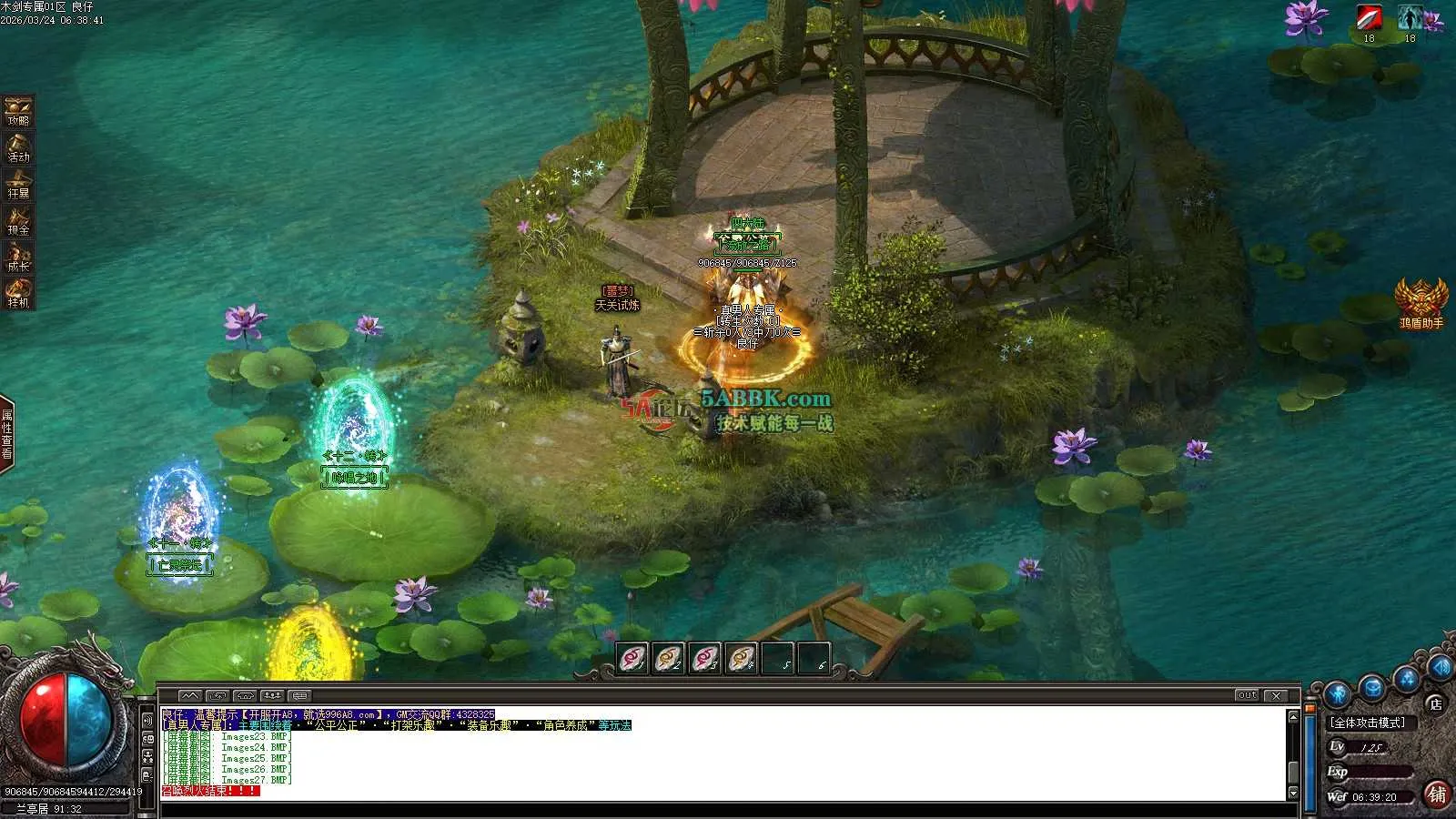Toggle the sound speaker orb
The height and width of the screenshot is (819, 1456).
pos(1441,669)
